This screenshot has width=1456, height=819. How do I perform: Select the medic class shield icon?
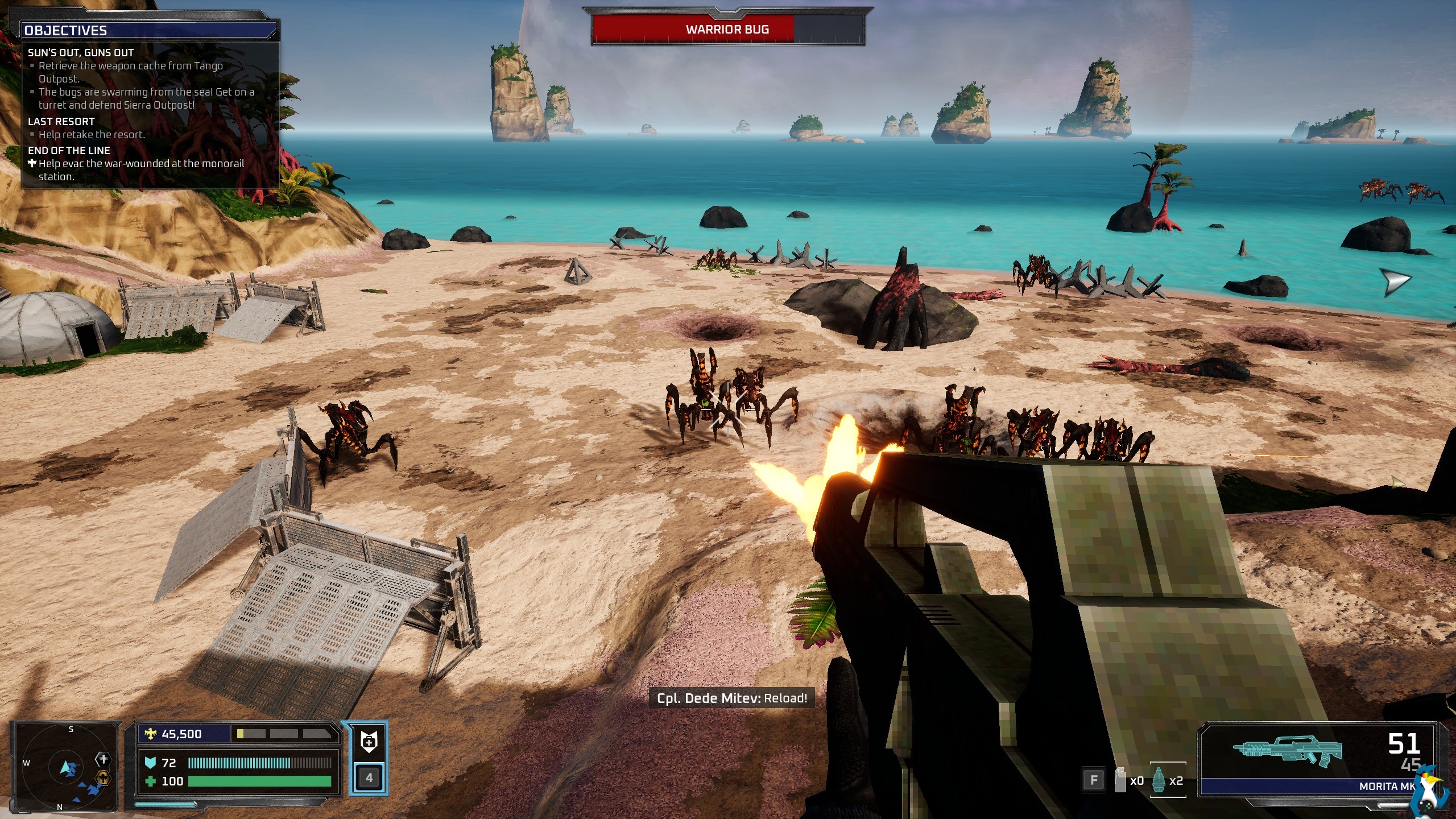(x=368, y=742)
